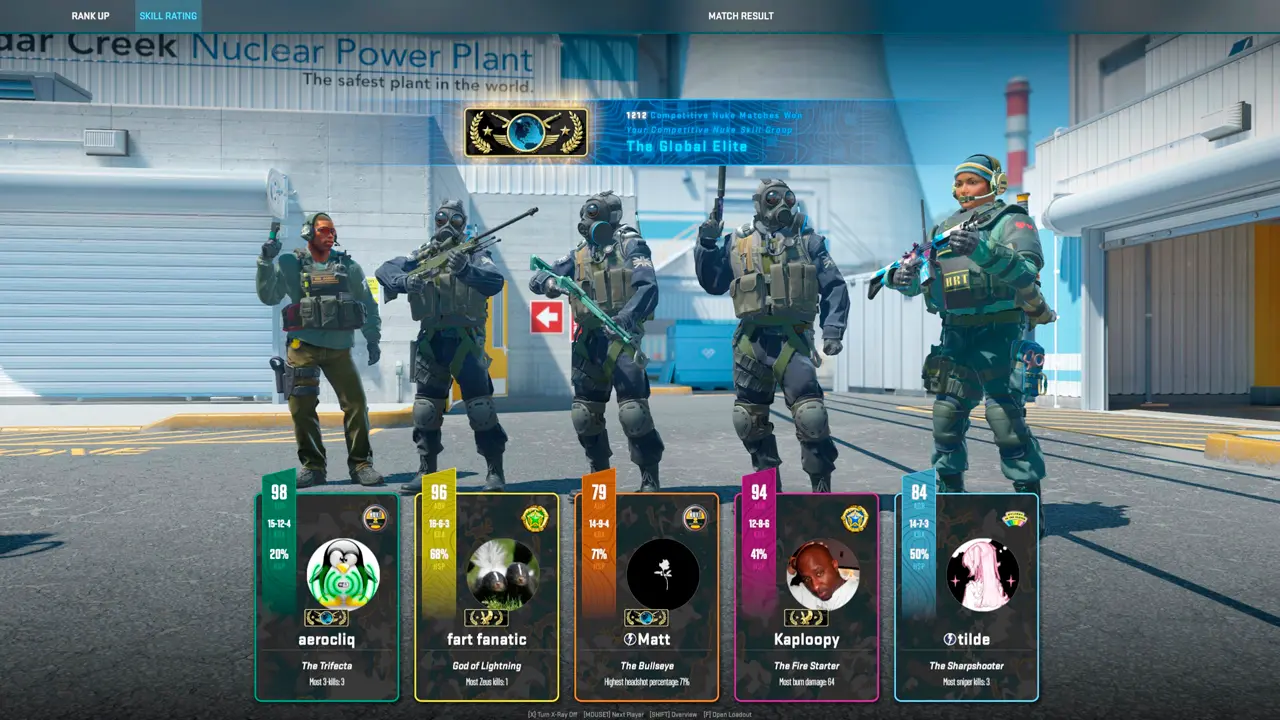
Task: Click the Global Elite rank badge
Action: tap(526, 132)
